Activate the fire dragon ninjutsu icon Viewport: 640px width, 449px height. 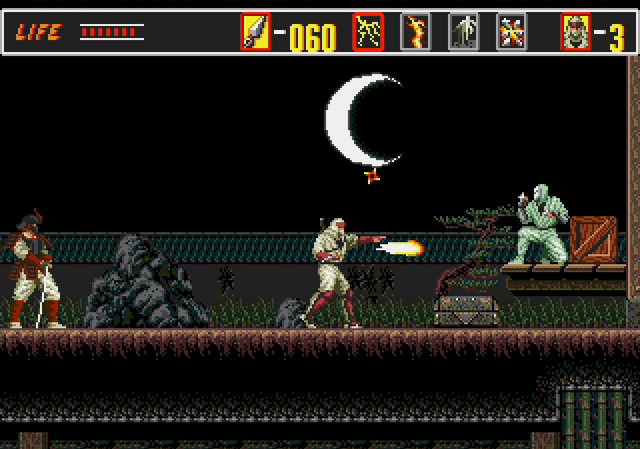(x=415, y=32)
